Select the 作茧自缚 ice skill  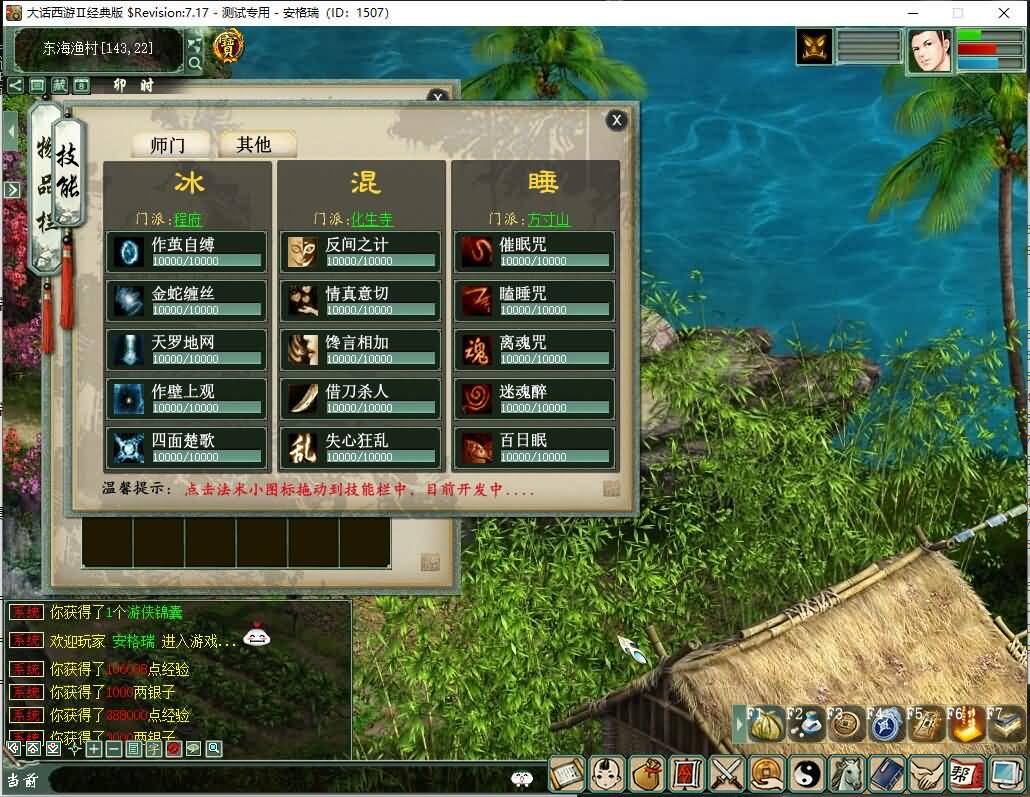pyautogui.click(x=187, y=252)
